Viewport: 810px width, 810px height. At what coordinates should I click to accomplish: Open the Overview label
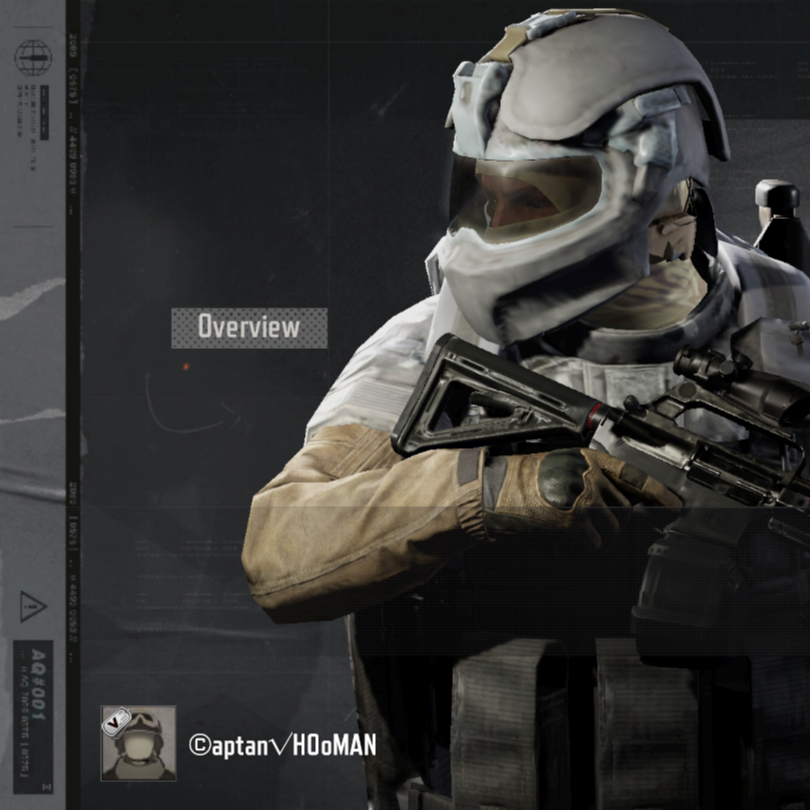[249, 327]
